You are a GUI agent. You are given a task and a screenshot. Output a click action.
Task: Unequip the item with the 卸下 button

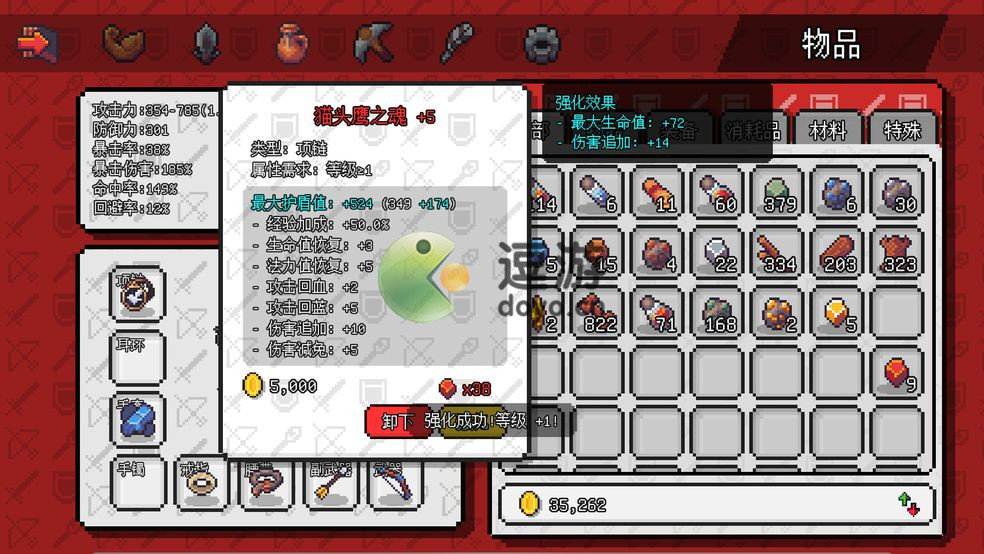397,421
